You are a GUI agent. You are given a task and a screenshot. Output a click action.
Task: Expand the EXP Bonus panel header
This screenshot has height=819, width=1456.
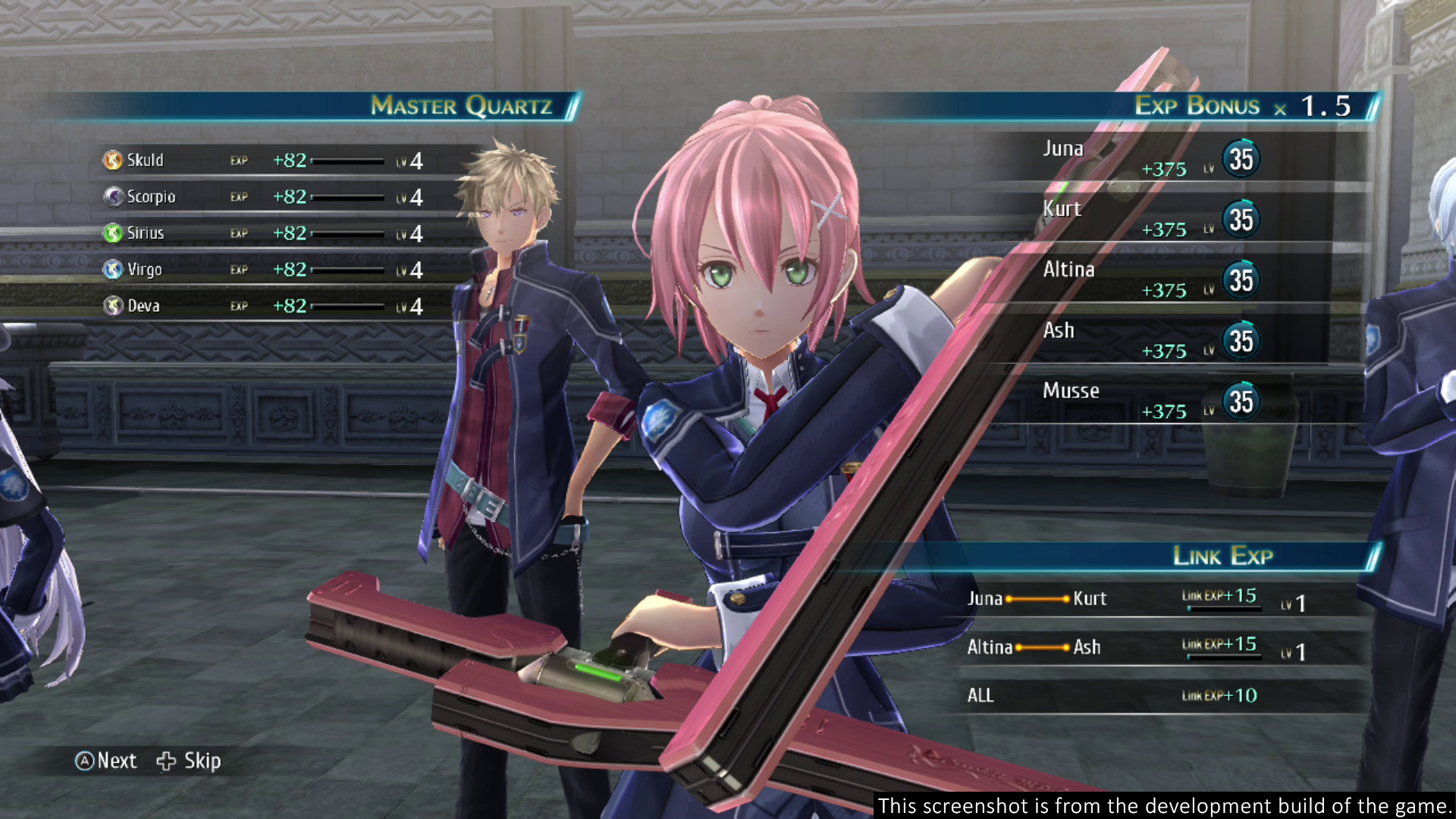point(1197,106)
